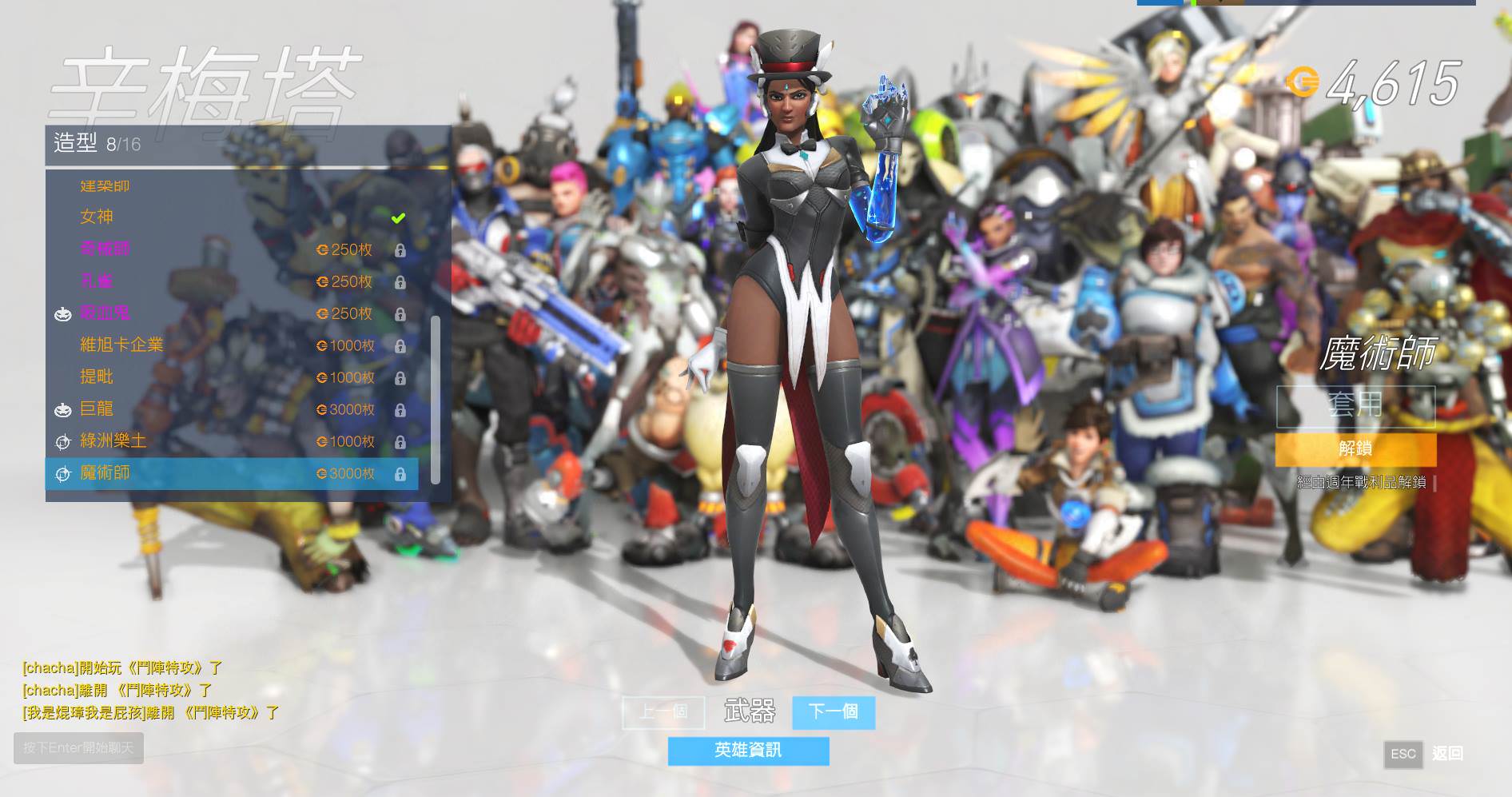Click the 按下Enter開始聊天 chat input field
This screenshot has width=1512, height=797.
pos(78,748)
